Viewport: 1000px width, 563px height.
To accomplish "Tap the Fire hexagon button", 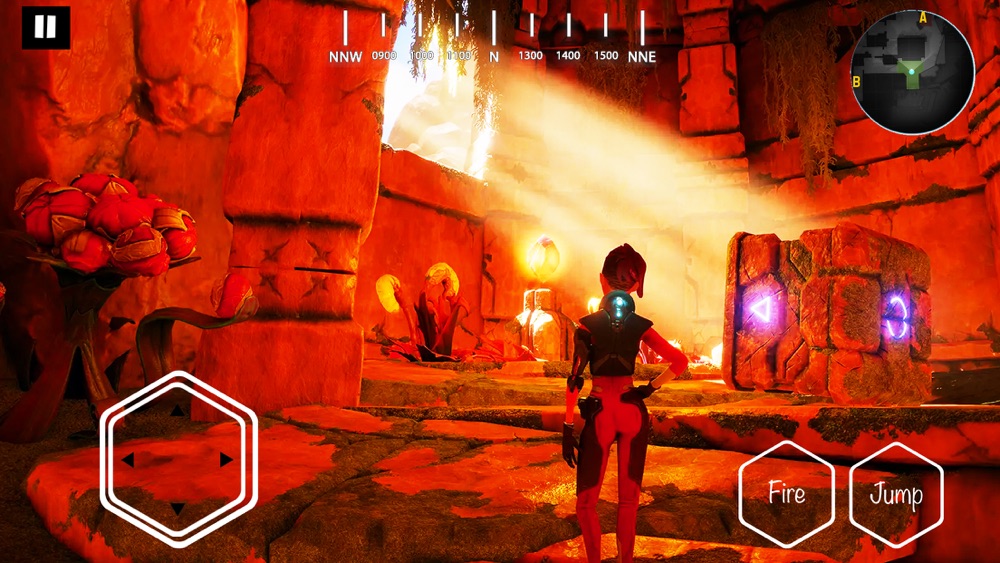I will click(x=786, y=493).
